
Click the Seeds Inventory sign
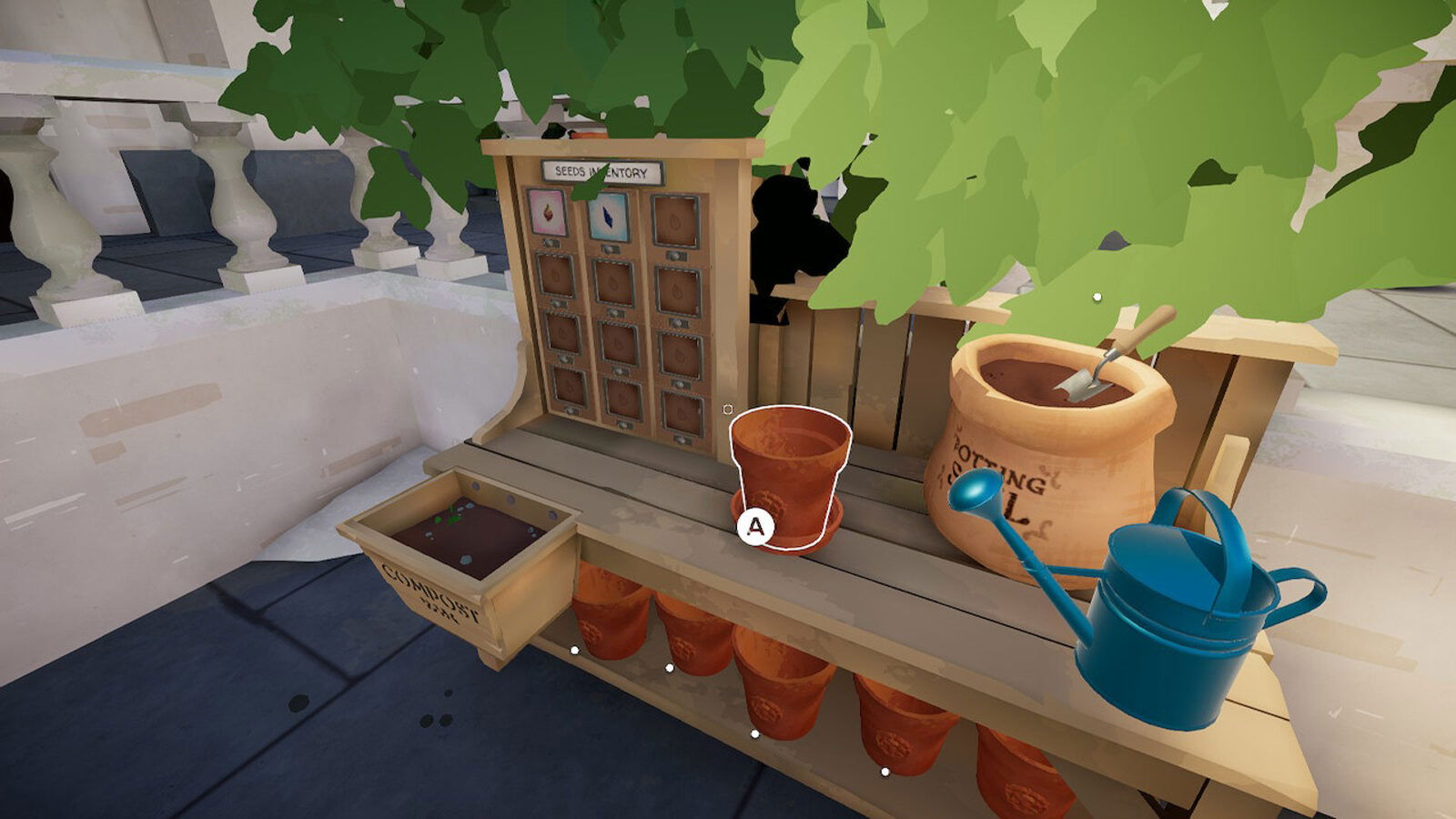600,172
